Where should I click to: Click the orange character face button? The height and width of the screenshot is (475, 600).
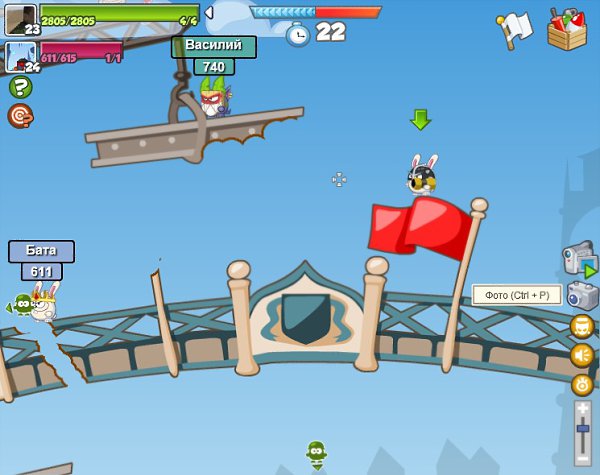point(582,326)
